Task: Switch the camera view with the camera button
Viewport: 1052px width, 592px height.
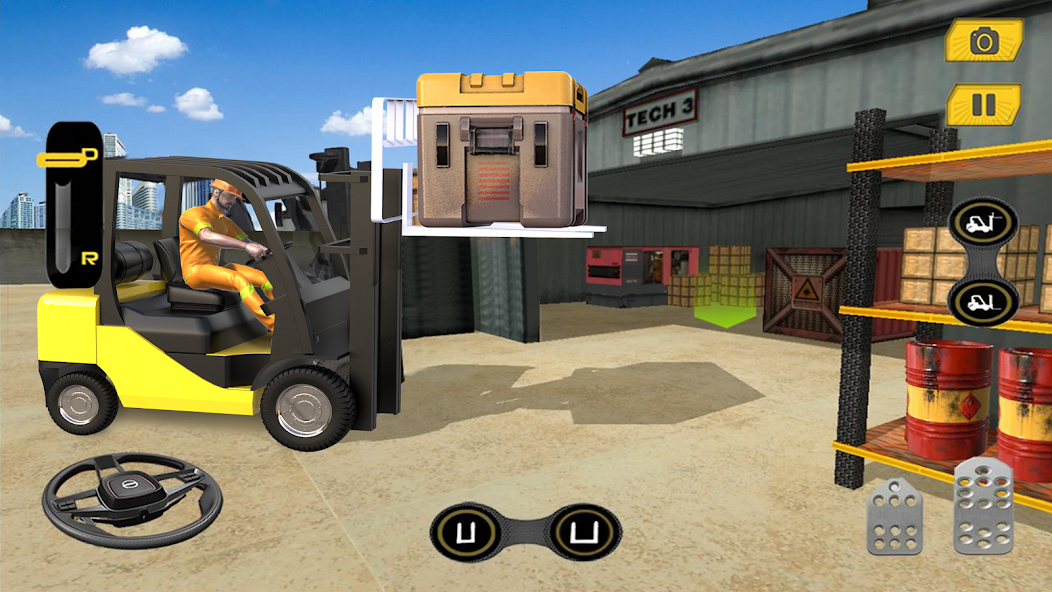Action: (984, 41)
